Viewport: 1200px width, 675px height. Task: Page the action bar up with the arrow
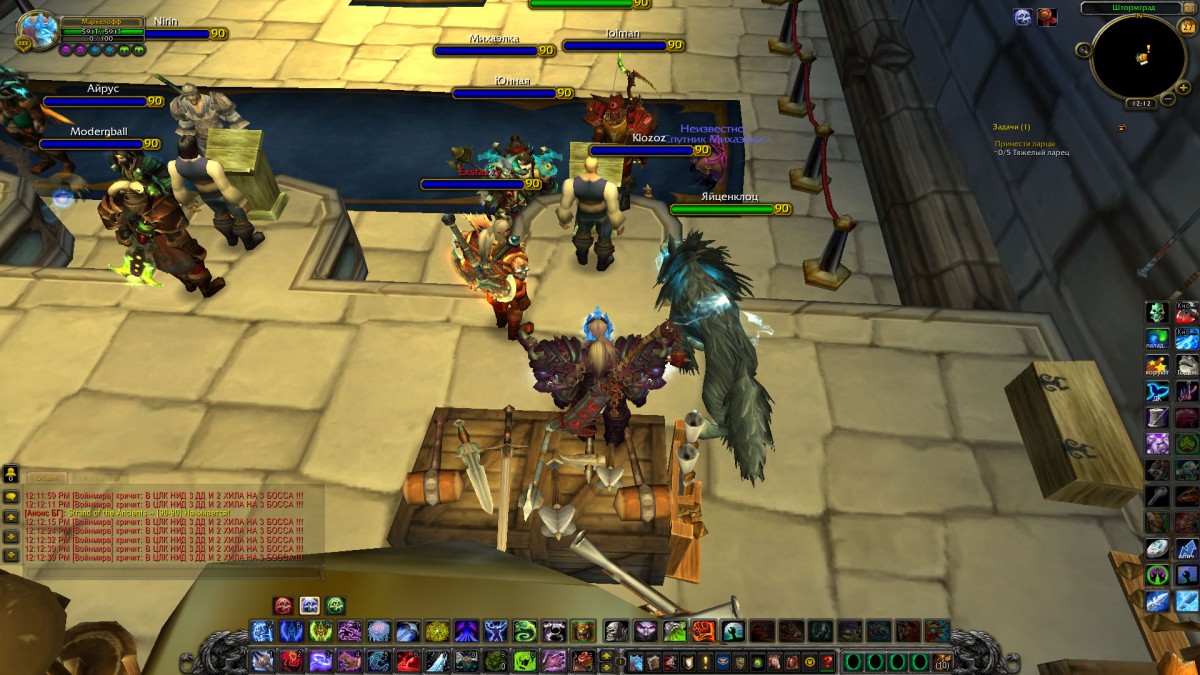(606, 655)
